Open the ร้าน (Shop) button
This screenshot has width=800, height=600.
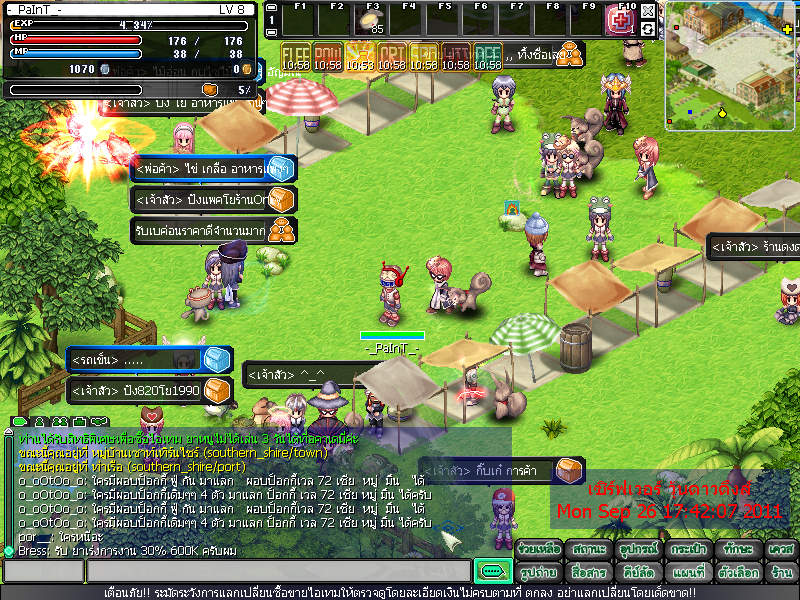[781, 573]
